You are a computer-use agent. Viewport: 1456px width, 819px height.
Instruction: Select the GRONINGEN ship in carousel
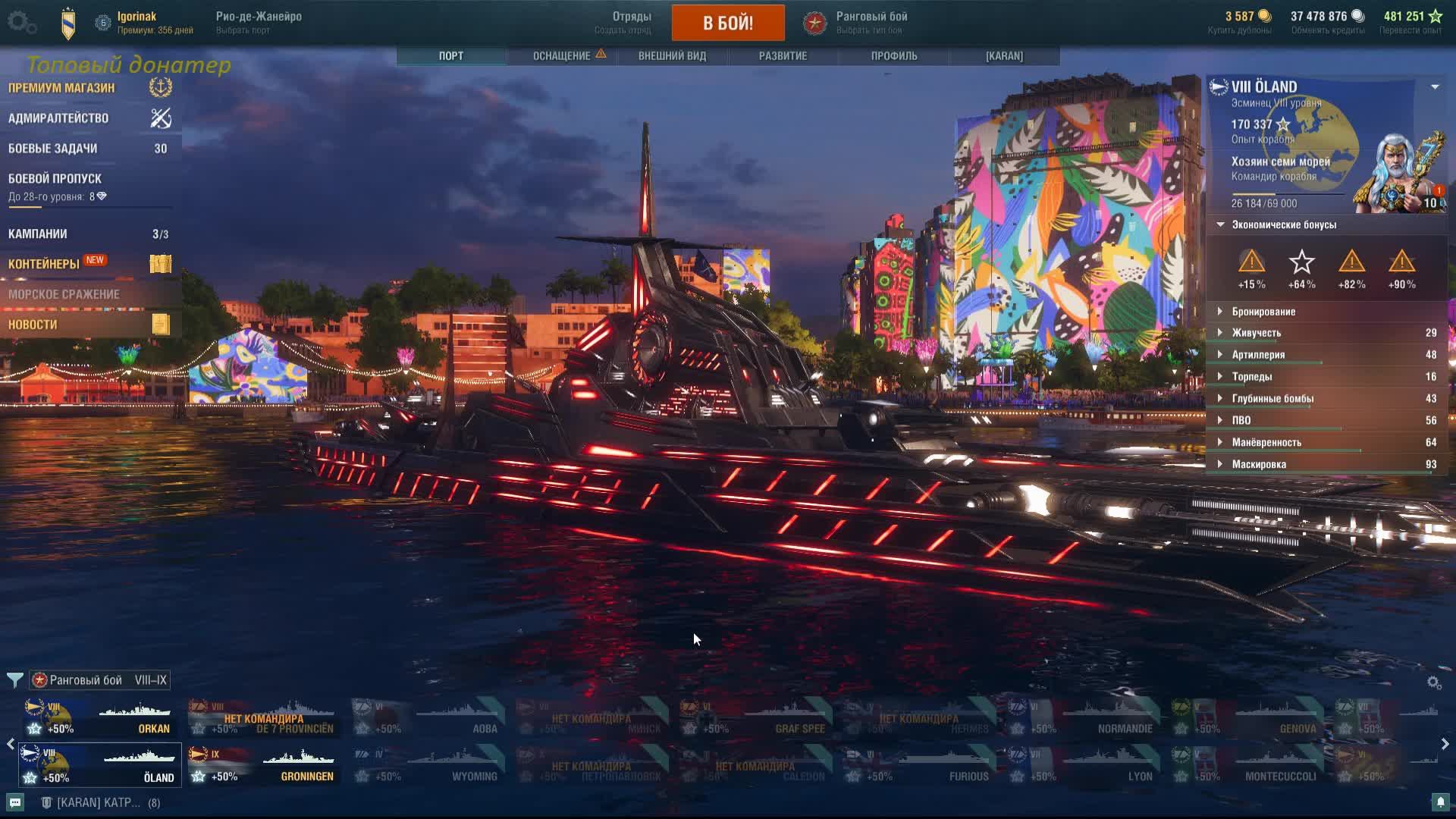[x=262, y=765]
